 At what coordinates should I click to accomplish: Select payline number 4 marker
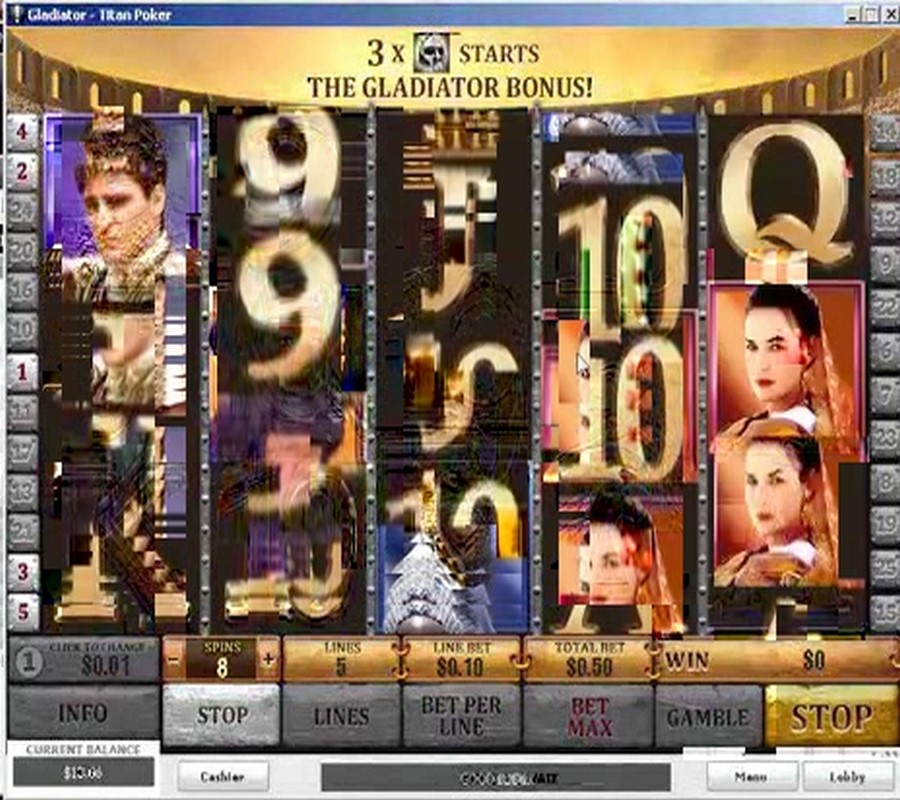click(22, 131)
